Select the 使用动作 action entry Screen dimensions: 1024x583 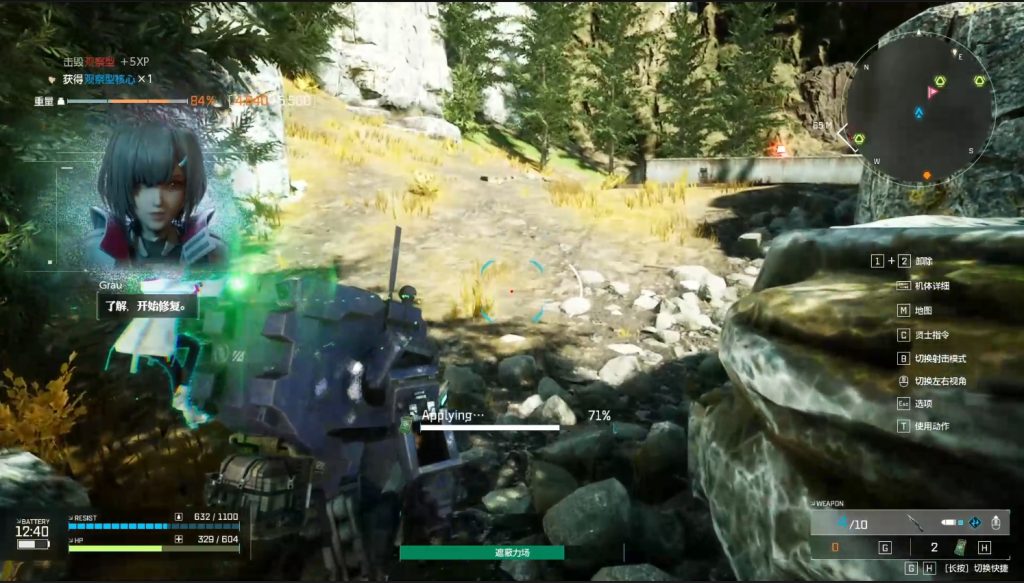tap(932, 426)
